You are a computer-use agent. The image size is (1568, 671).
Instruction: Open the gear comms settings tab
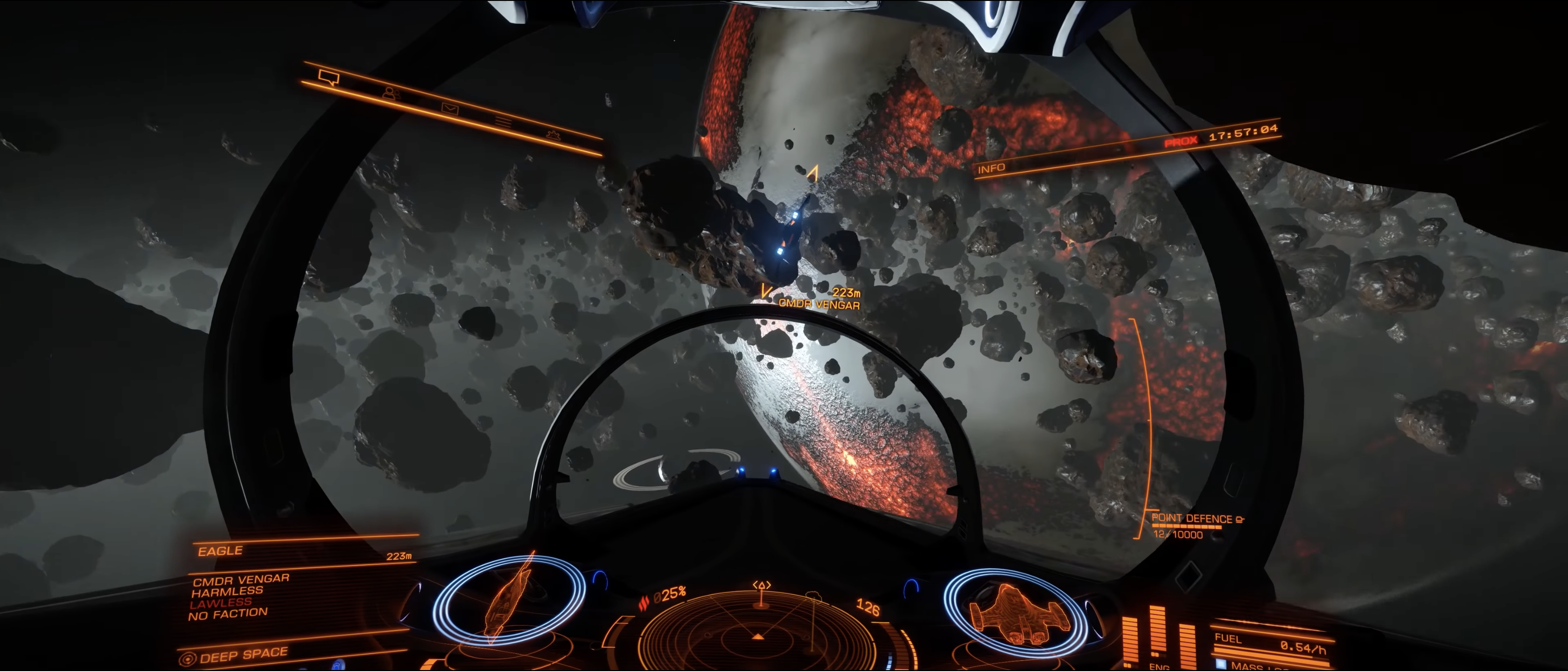[x=553, y=134]
